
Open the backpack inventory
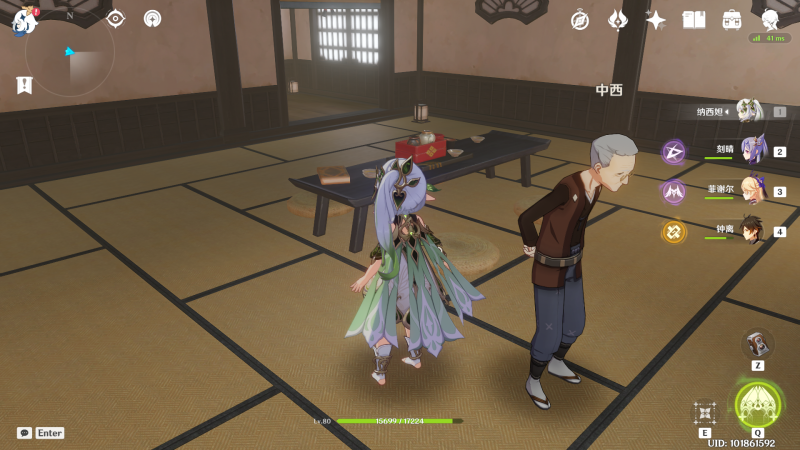732,19
